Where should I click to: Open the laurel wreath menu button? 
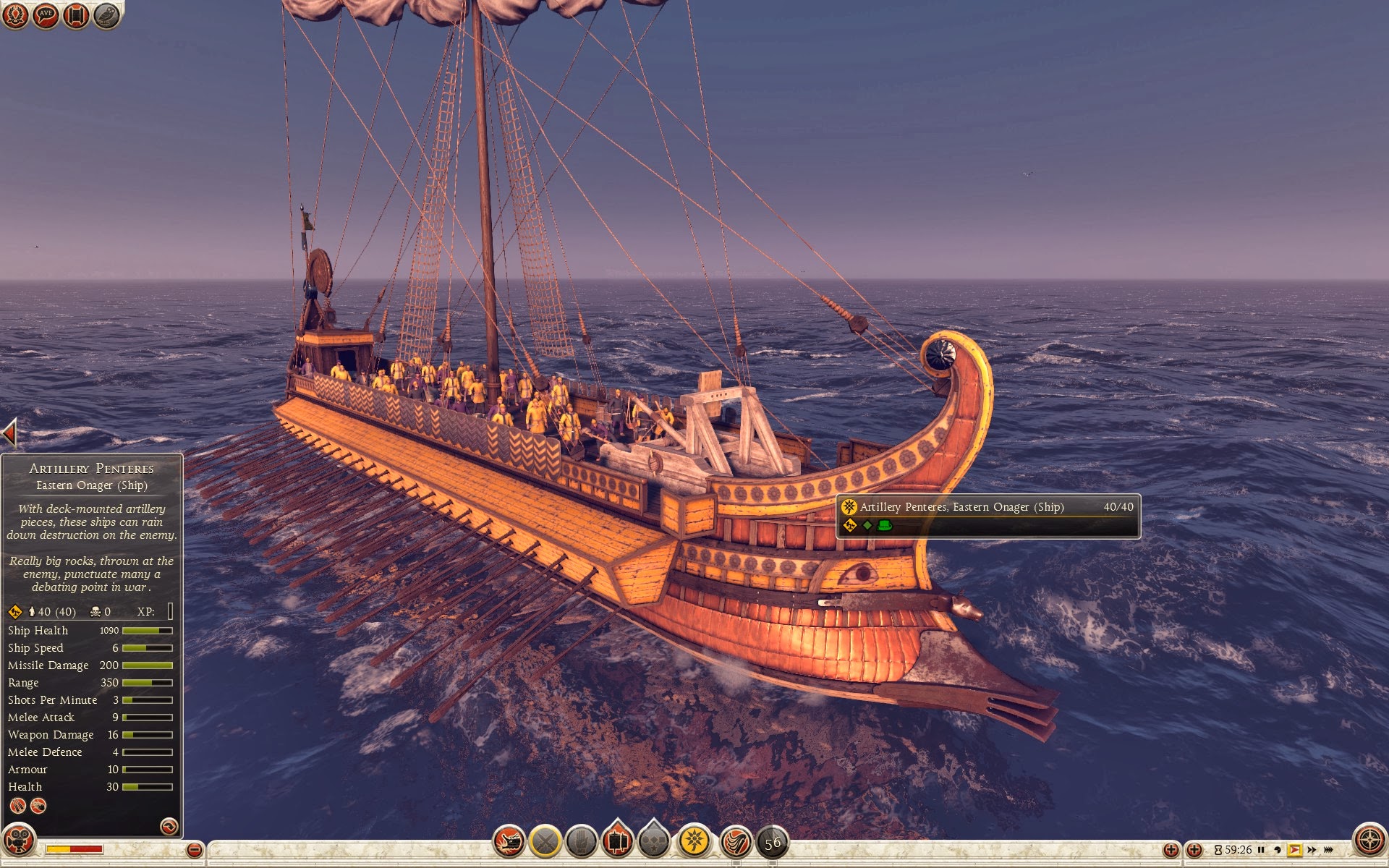pos(15,15)
